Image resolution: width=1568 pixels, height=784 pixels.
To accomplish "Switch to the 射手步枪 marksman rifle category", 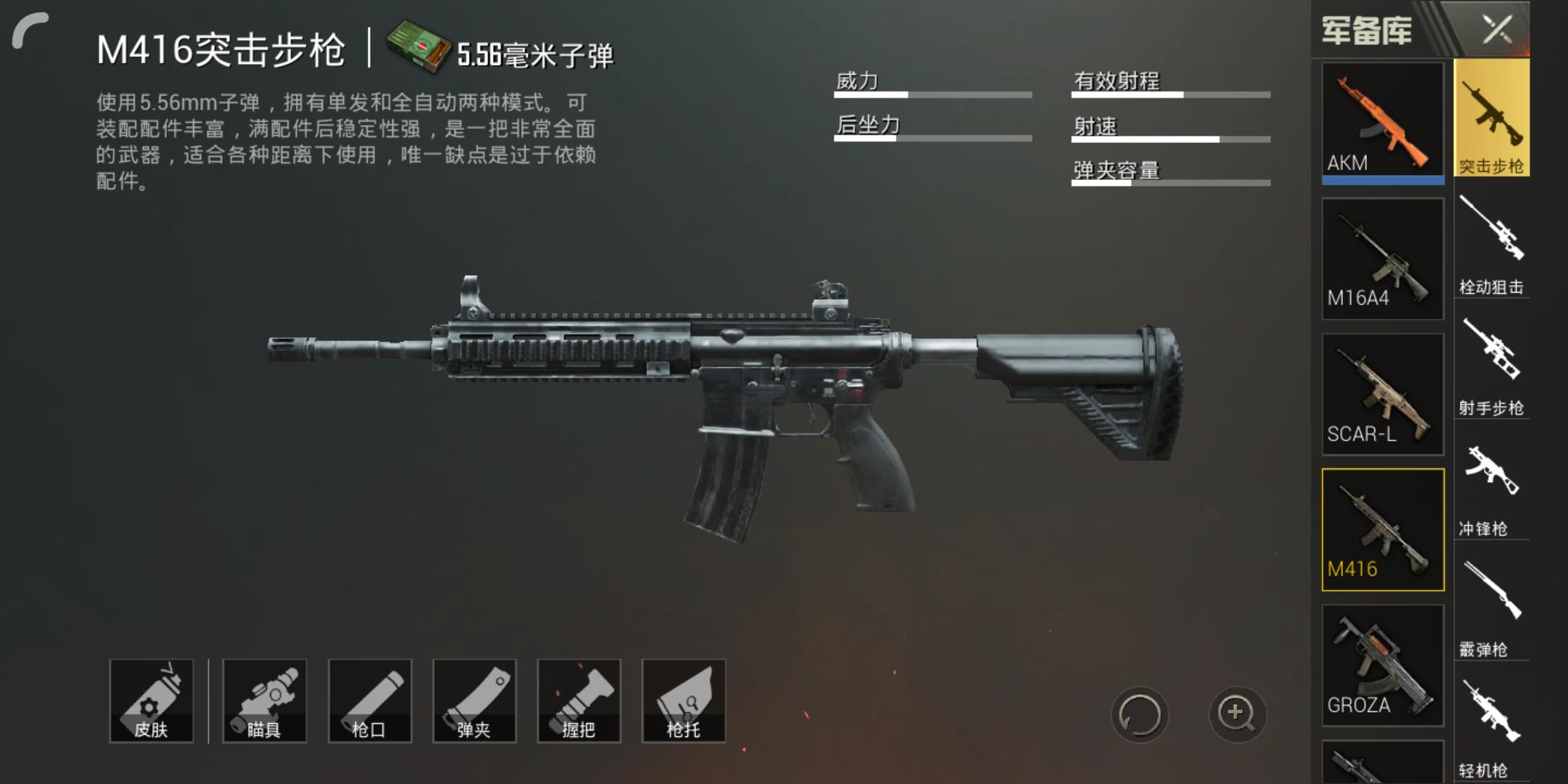I will (1491, 366).
